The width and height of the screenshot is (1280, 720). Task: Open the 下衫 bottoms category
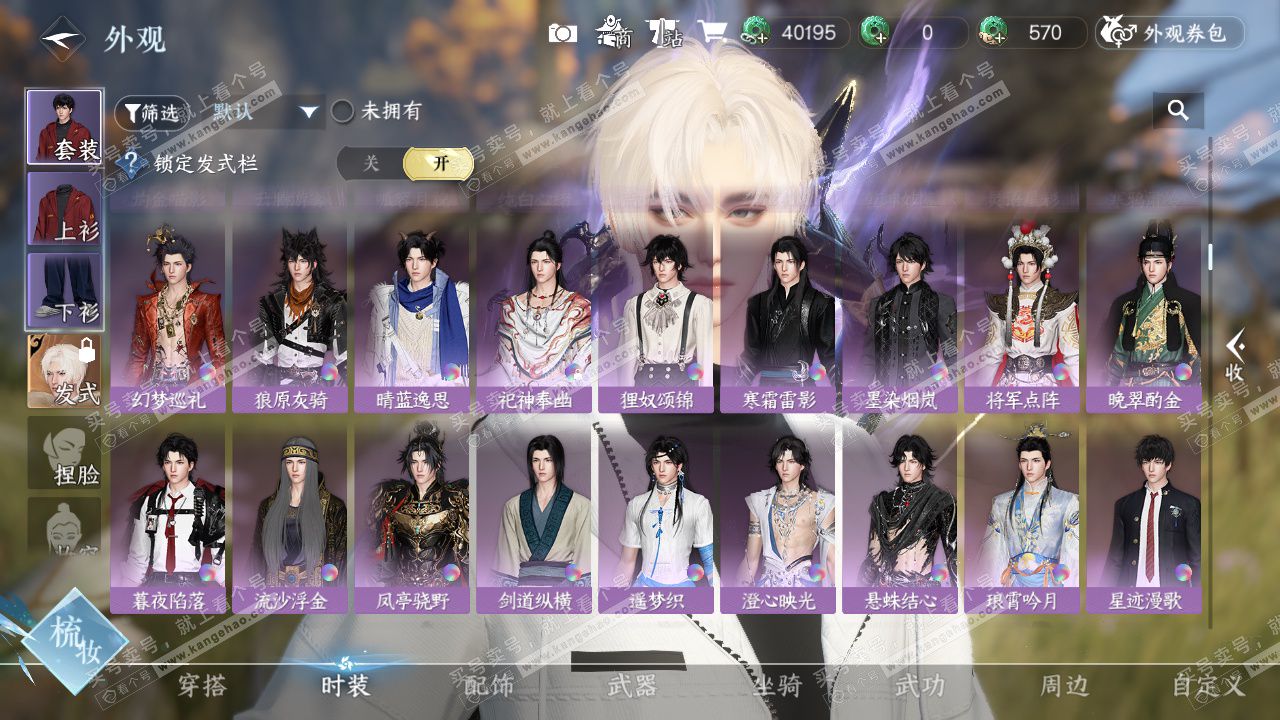64,290
